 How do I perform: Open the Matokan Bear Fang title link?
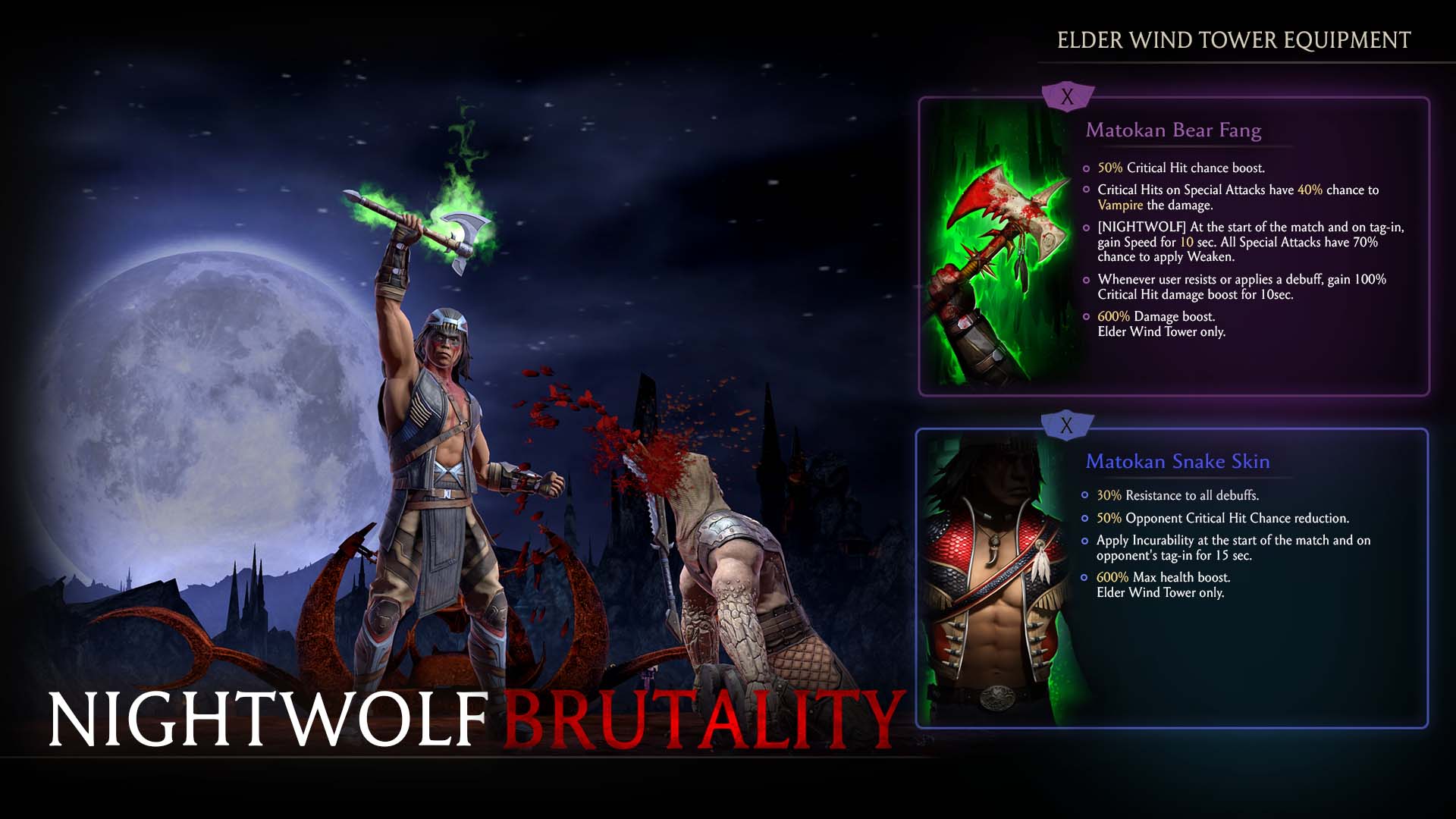1174,130
